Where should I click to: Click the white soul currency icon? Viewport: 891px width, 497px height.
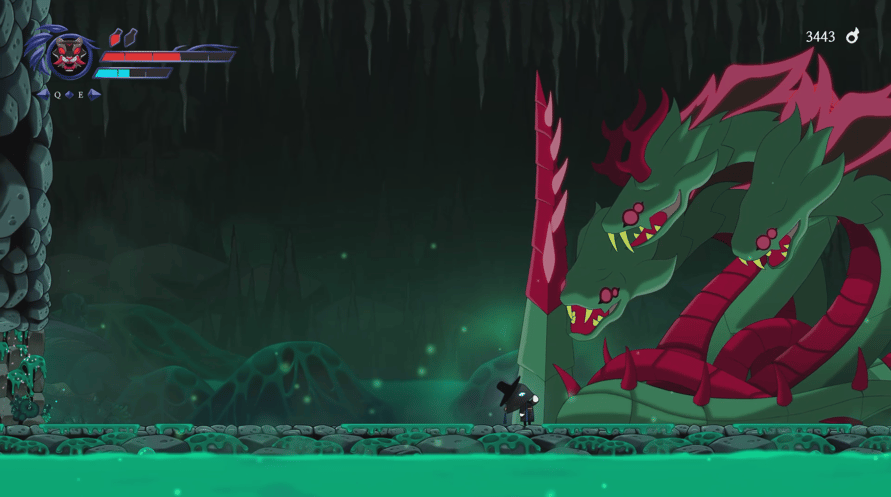coord(852,36)
